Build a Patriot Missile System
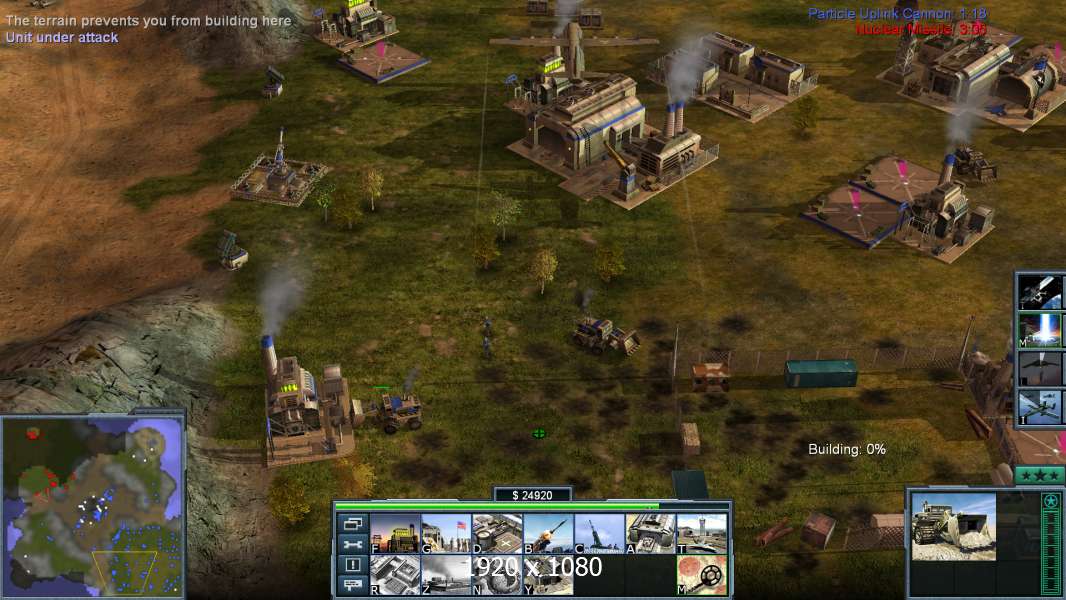The width and height of the screenshot is (1066, 600). pos(548,534)
